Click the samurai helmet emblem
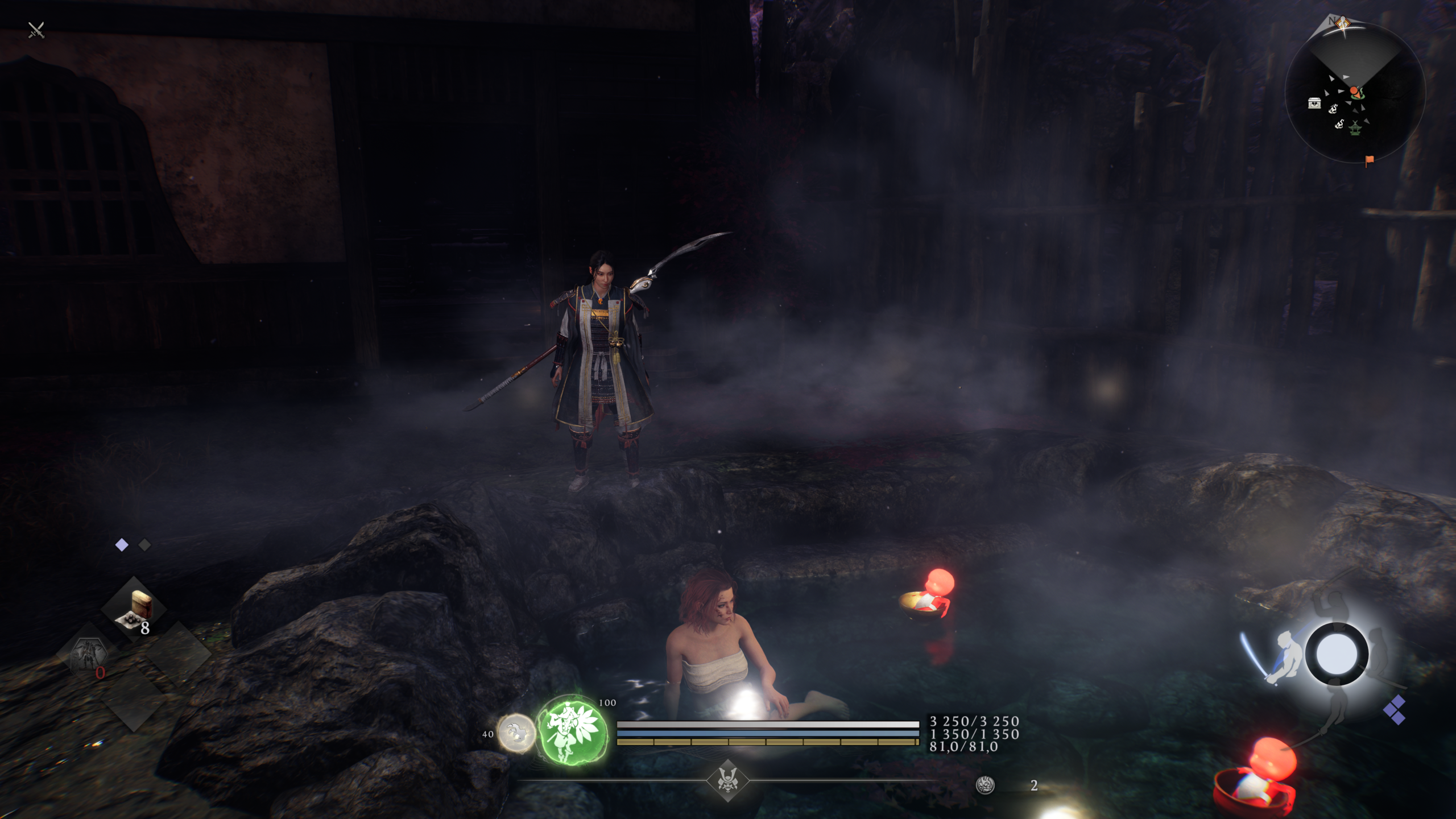Image resolution: width=1456 pixels, height=819 pixels. (727, 780)
